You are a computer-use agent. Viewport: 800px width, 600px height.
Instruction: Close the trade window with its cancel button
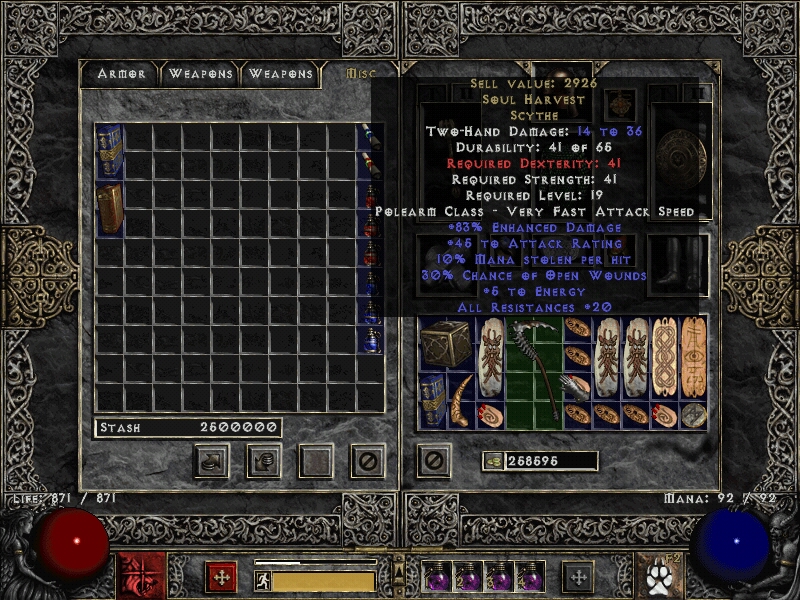(x=367, y=460)
